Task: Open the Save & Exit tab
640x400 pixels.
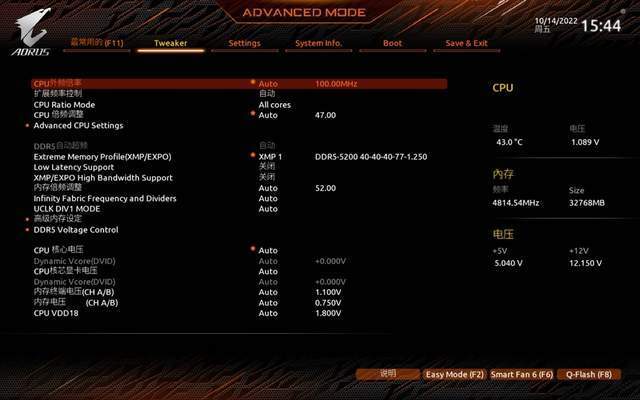Action: coord(466,44)
